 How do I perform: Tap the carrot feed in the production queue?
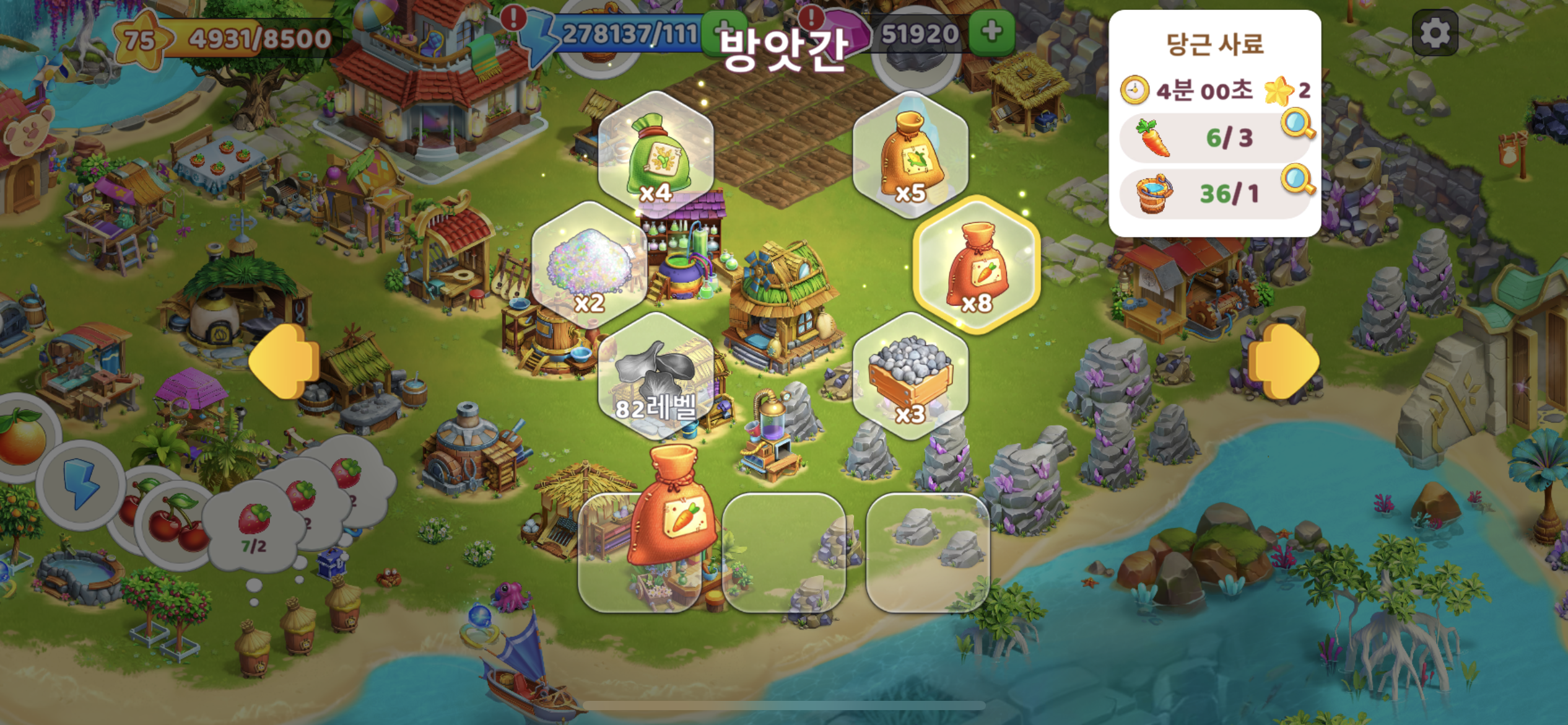pos(672,508)
